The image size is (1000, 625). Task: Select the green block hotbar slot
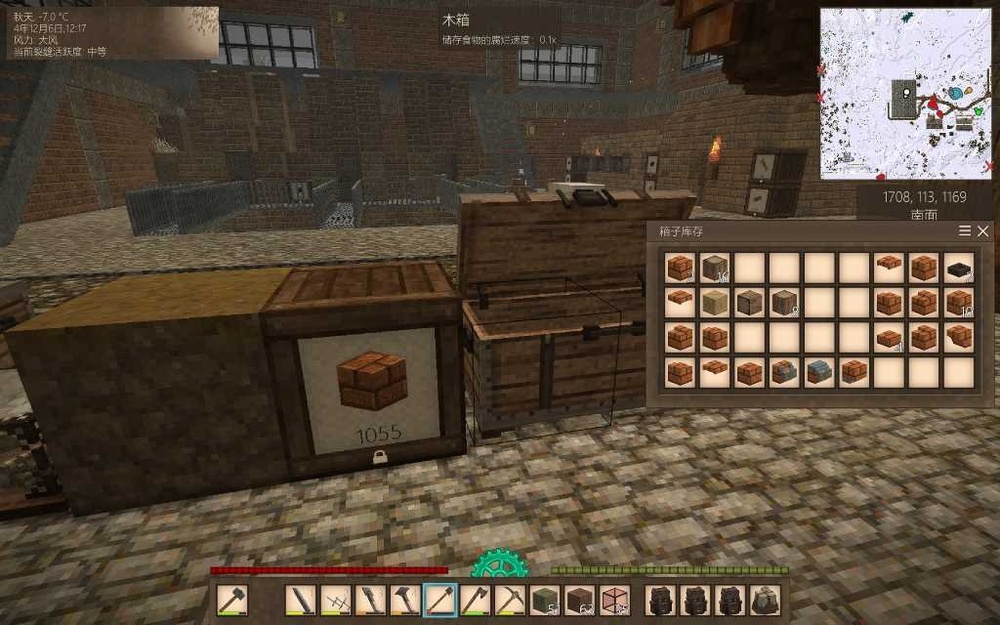click(545, 600)
